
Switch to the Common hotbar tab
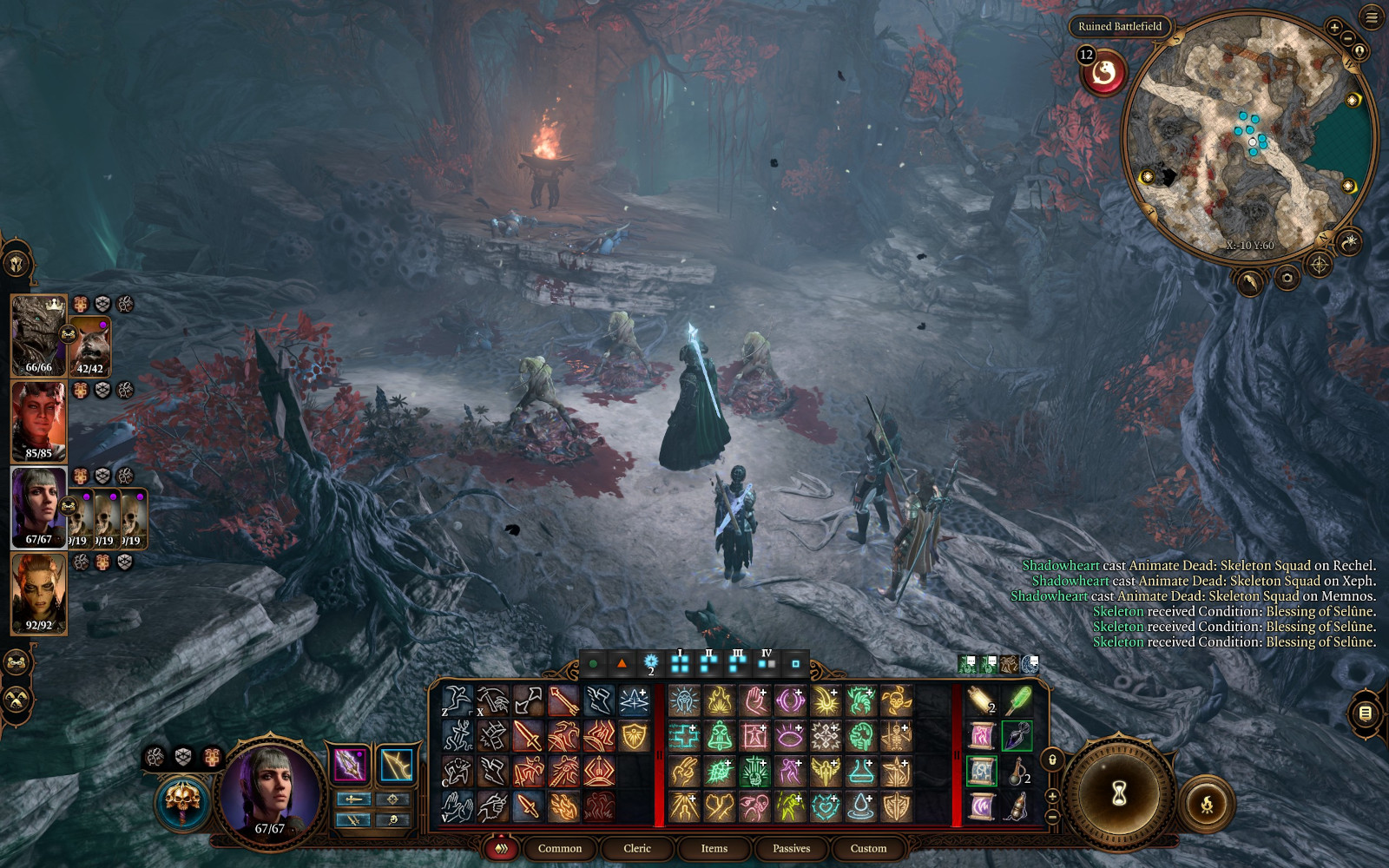coord(559,848)
